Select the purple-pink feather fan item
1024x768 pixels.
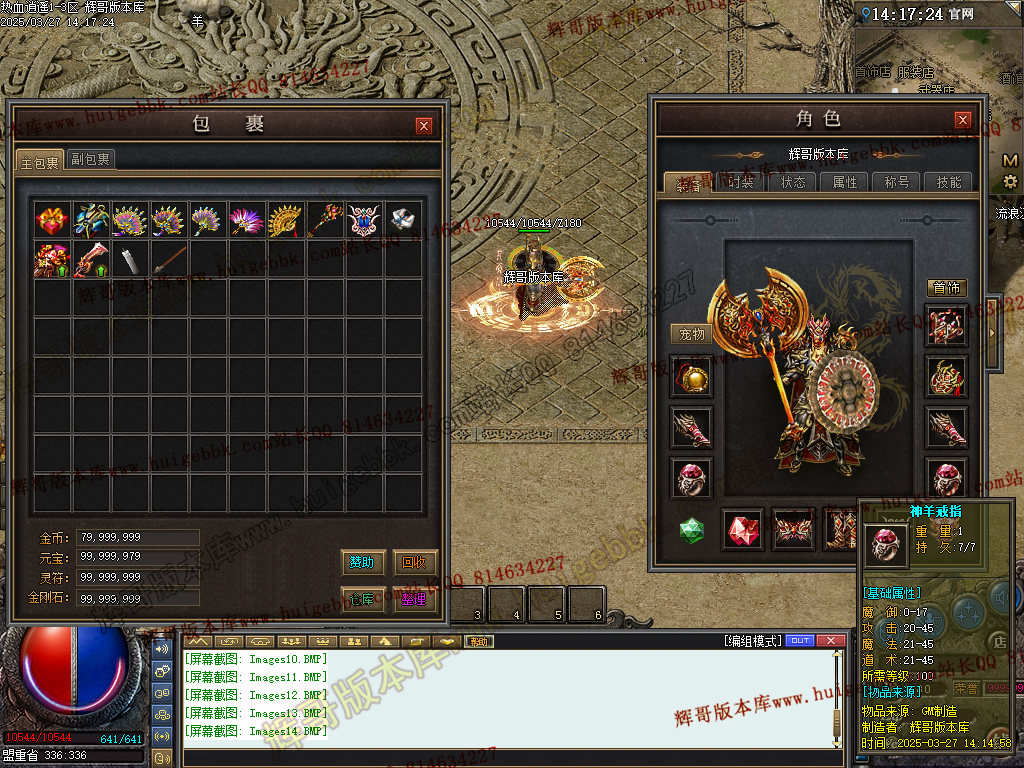click(245, 220)
